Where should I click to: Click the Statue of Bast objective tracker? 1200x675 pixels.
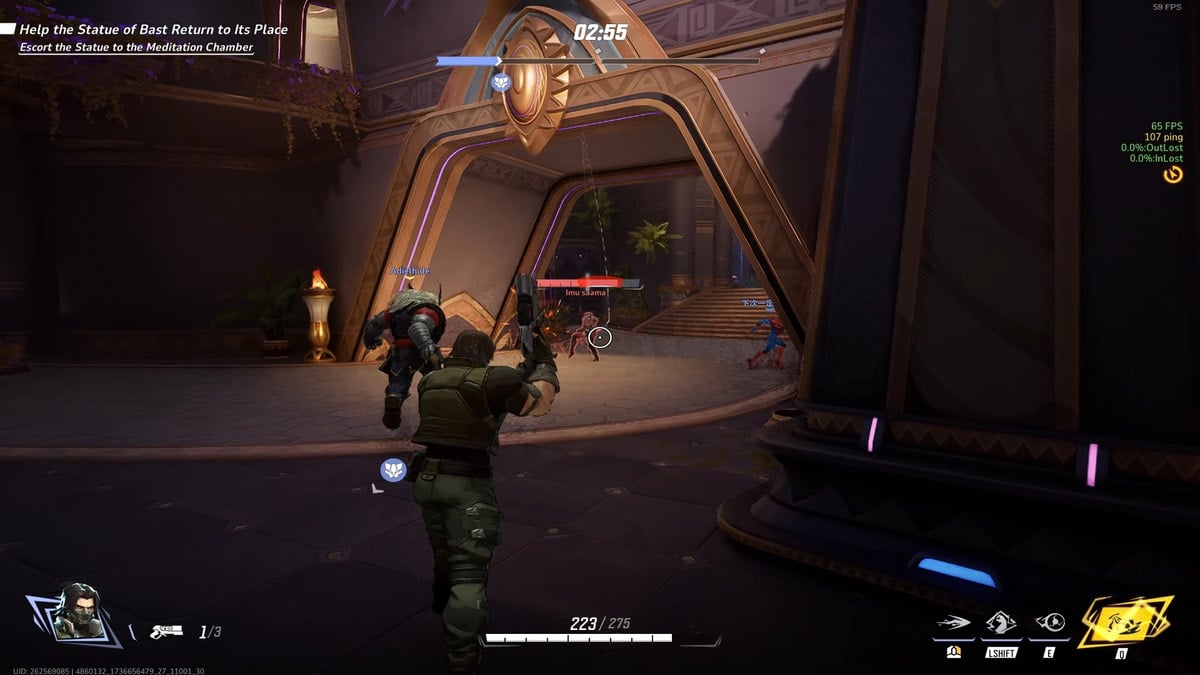click(153, 30)
